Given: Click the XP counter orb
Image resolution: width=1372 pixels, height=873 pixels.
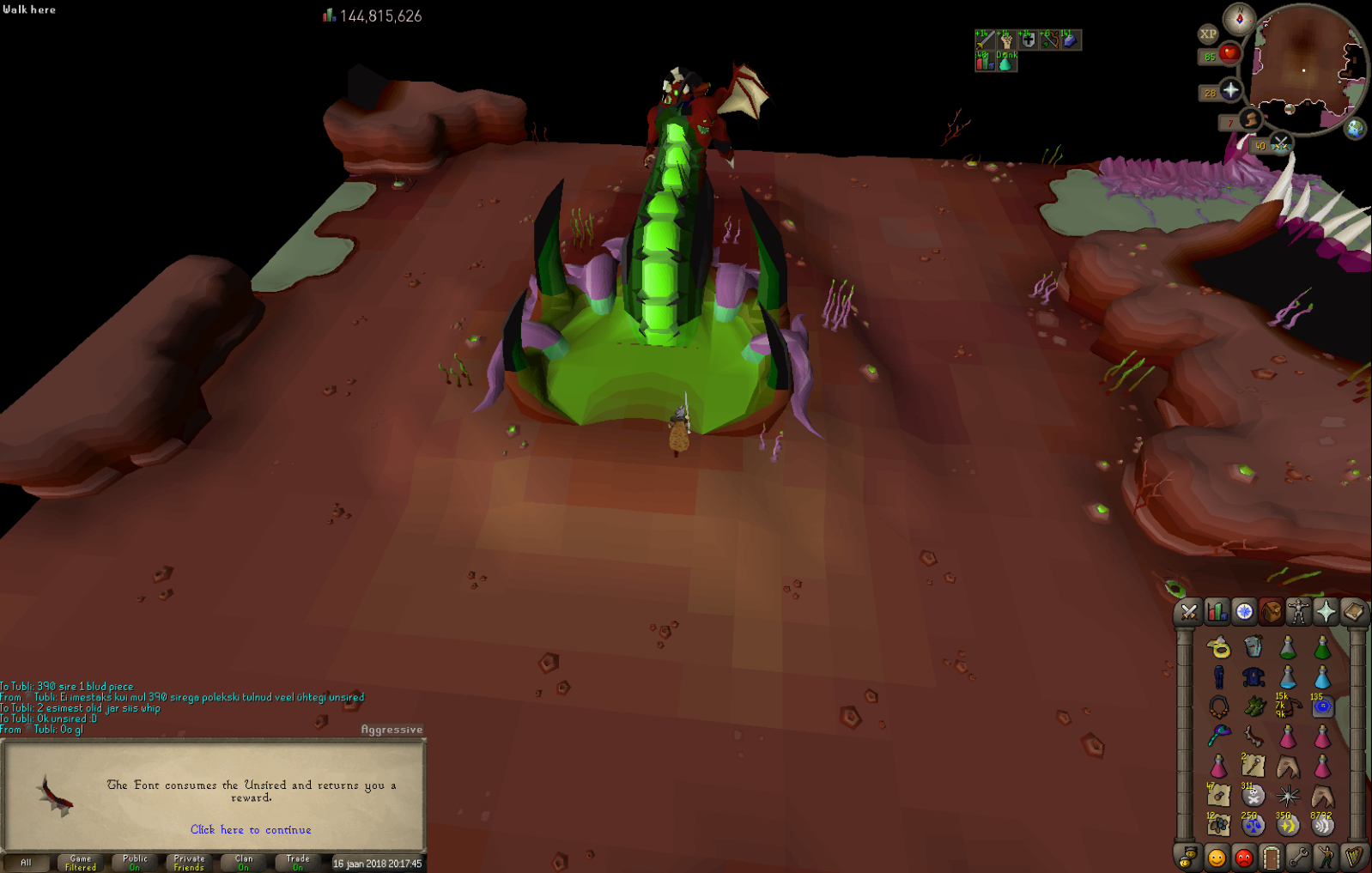Looking at the screenshot, I should (1210, 34).
